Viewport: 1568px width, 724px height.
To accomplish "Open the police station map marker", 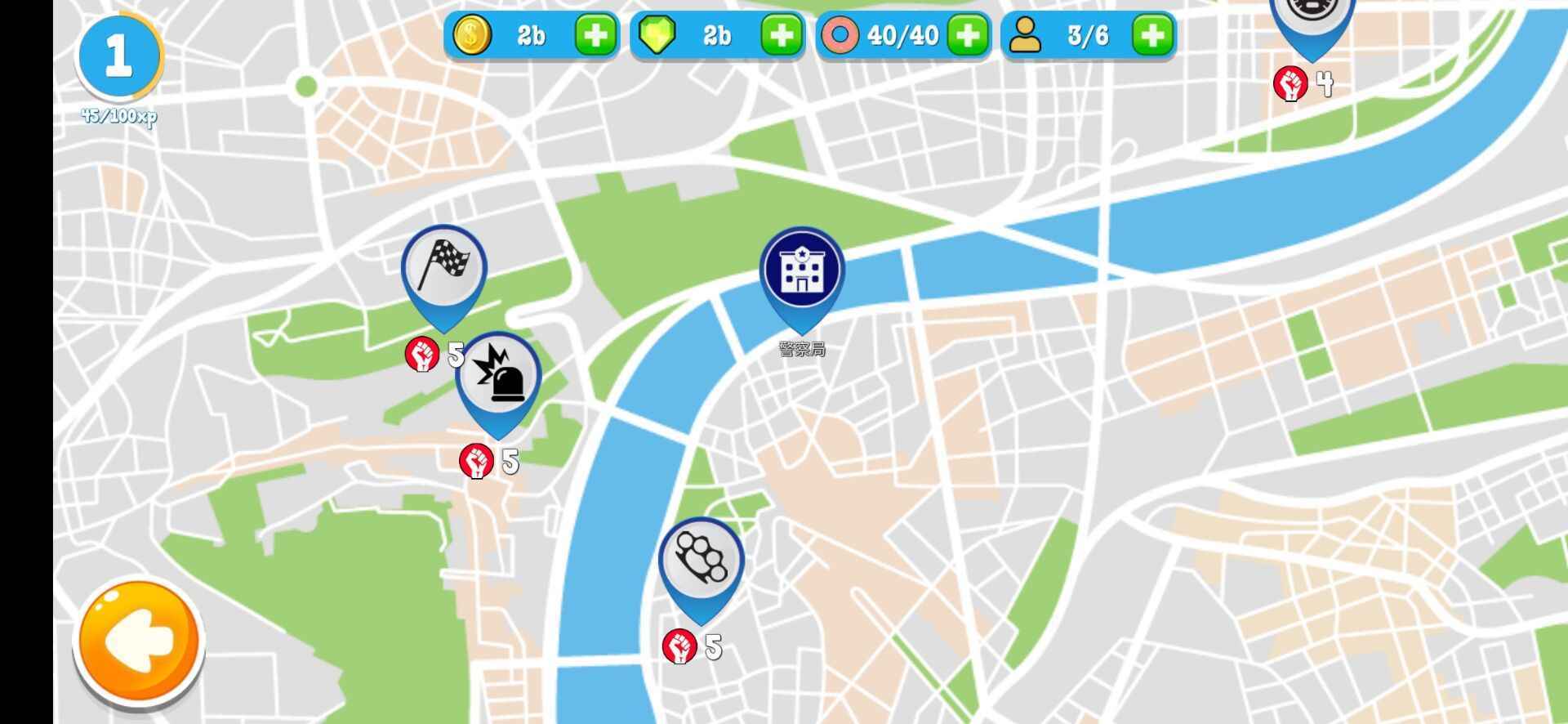I will tap(802, 271).
